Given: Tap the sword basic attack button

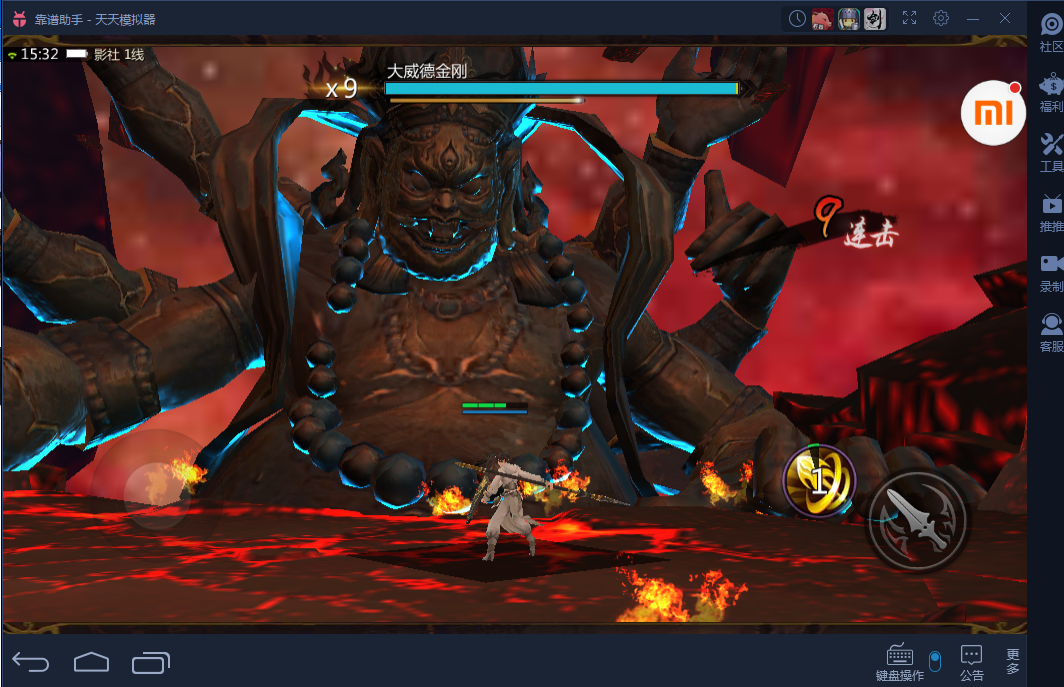Looking at the screenshot, I should pyautogui.click(x=917, y=519).
